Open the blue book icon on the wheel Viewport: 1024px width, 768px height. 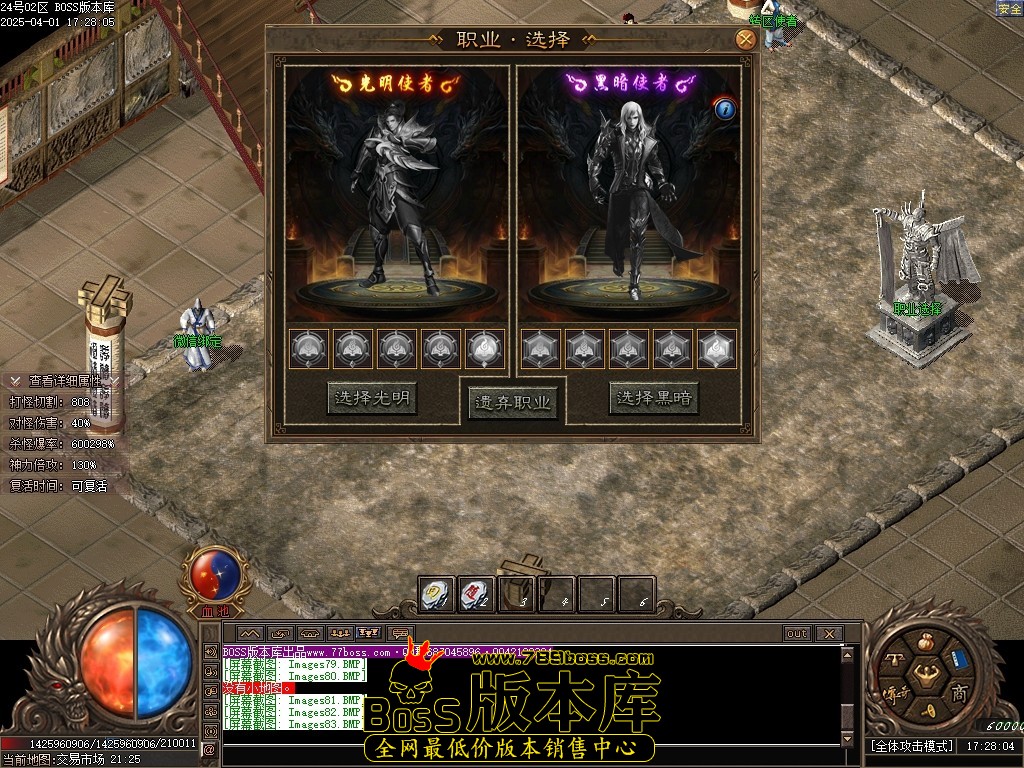(960, 659)
